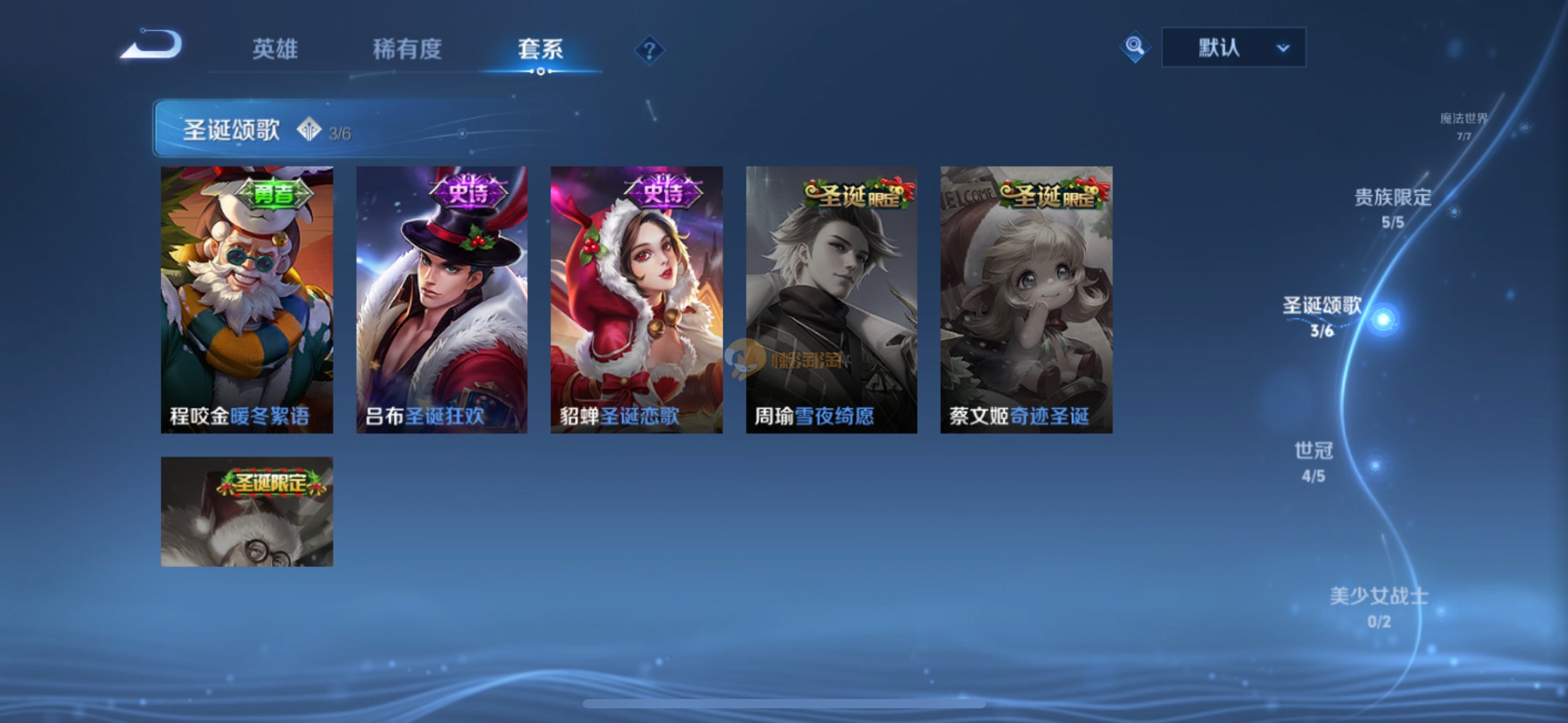1568x723 pixels.
Task: View the 貂蝉 圣诞恋歌 skin card
Action: click(x=636, y=299)
